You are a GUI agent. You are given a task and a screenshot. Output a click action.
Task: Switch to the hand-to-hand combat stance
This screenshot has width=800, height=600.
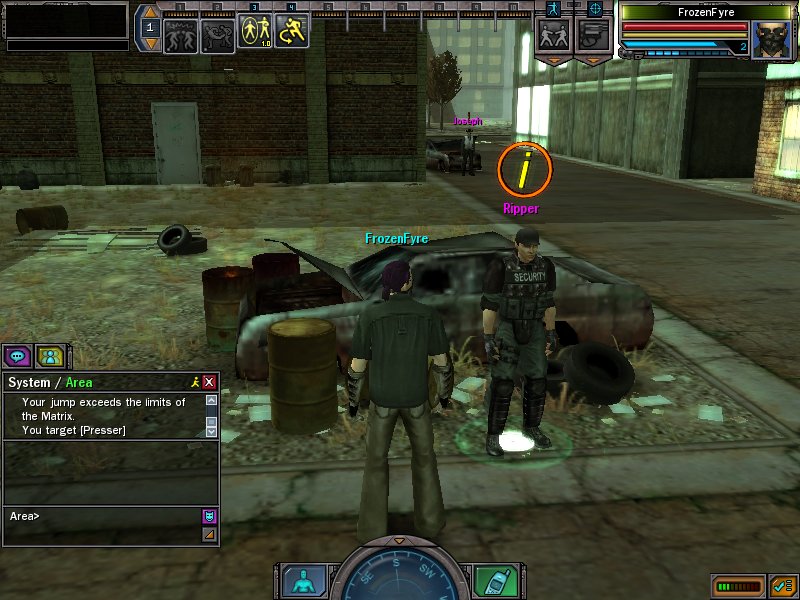(x=554, y=36)
